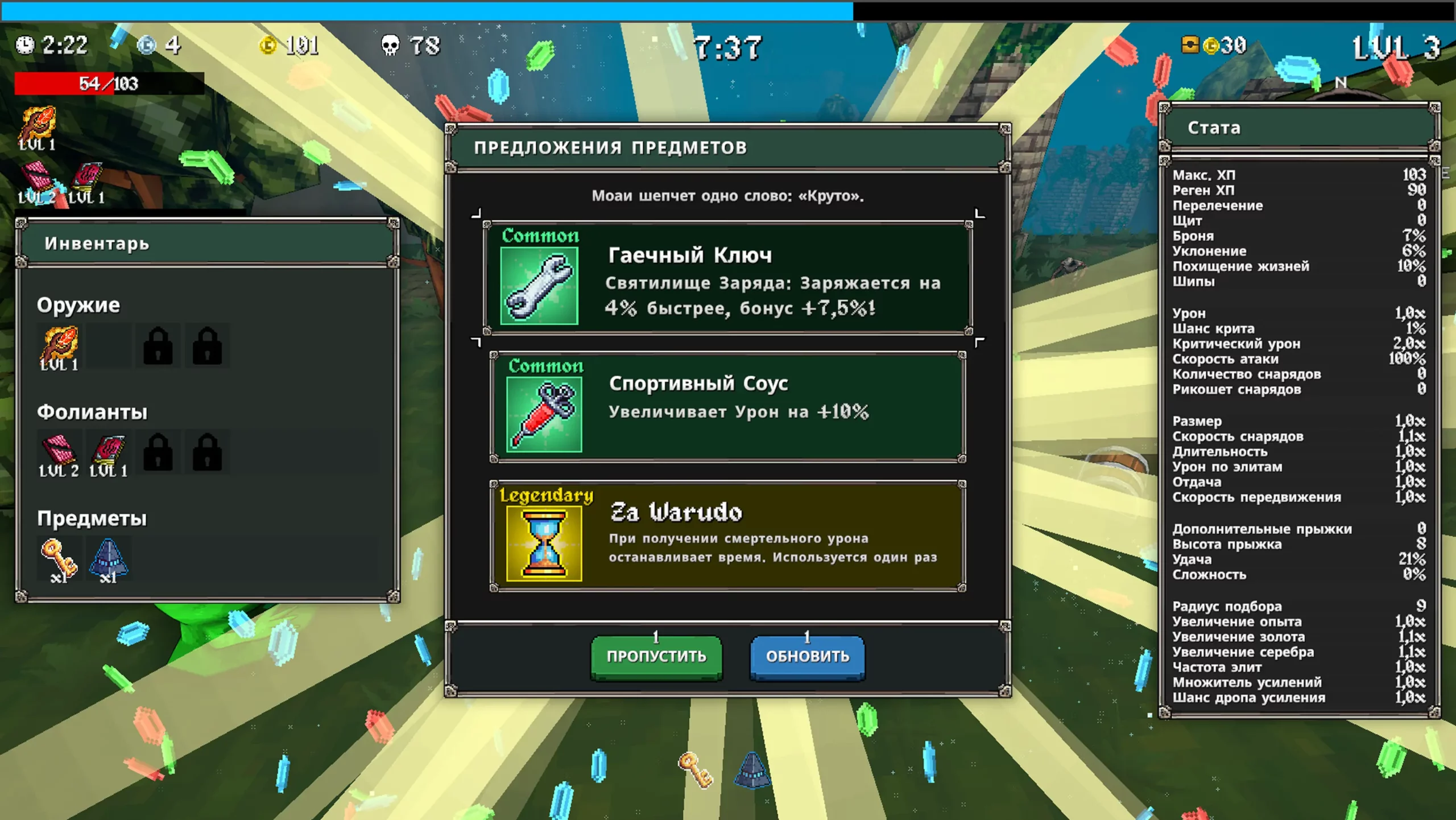Select the Спортивный Соус item offer
Image resolution: width=1456 pixels, height=820 pixels.
[727, 407]
